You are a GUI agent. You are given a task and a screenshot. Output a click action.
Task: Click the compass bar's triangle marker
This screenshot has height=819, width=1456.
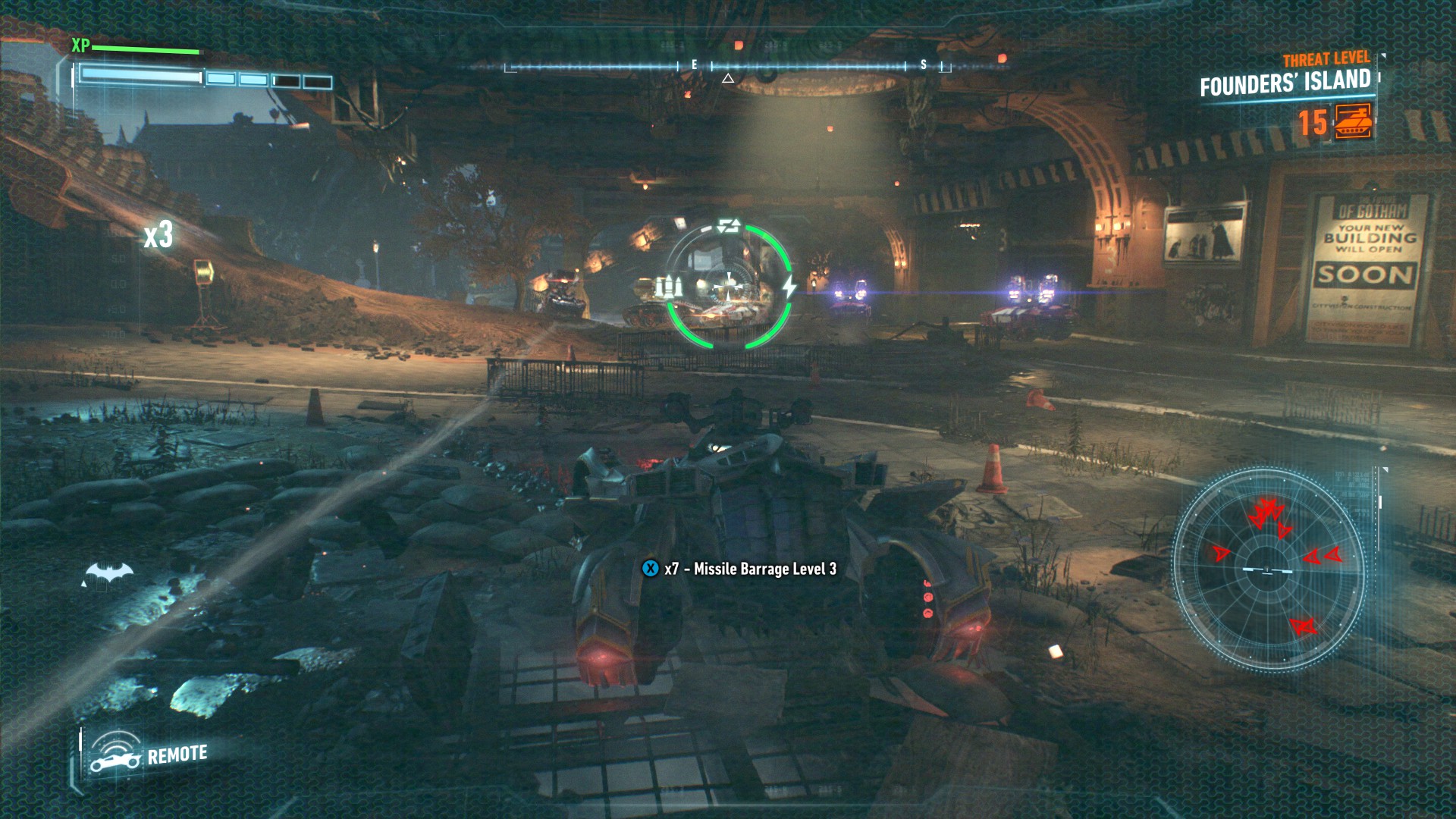click(x=728, y=78)
